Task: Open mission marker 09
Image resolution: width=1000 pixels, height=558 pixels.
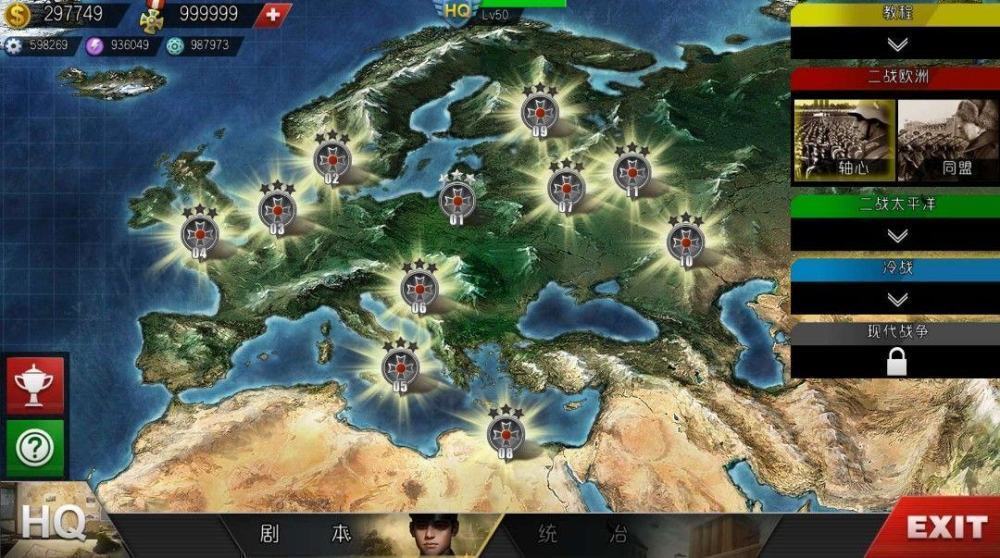Action: 539,110
